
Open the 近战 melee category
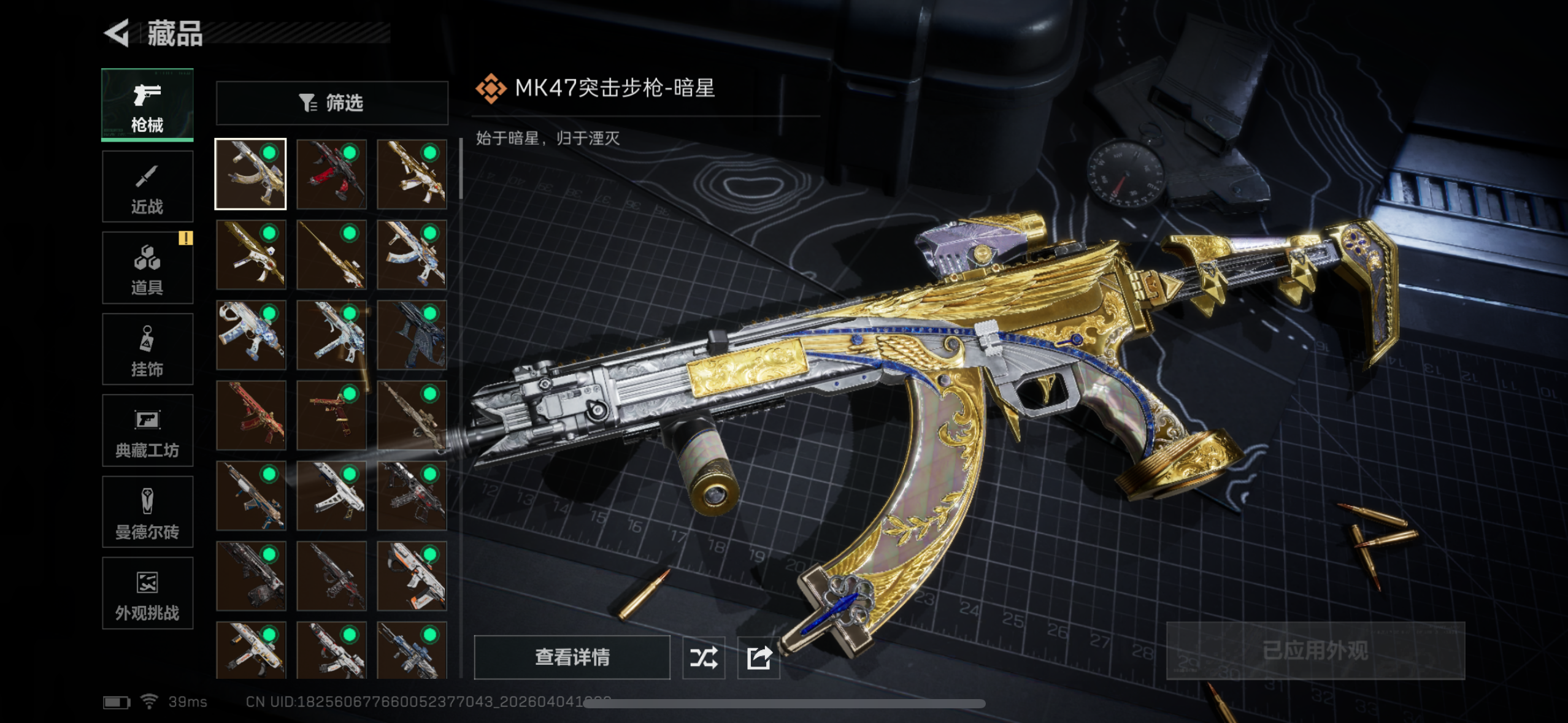click(x=147, y=186)
